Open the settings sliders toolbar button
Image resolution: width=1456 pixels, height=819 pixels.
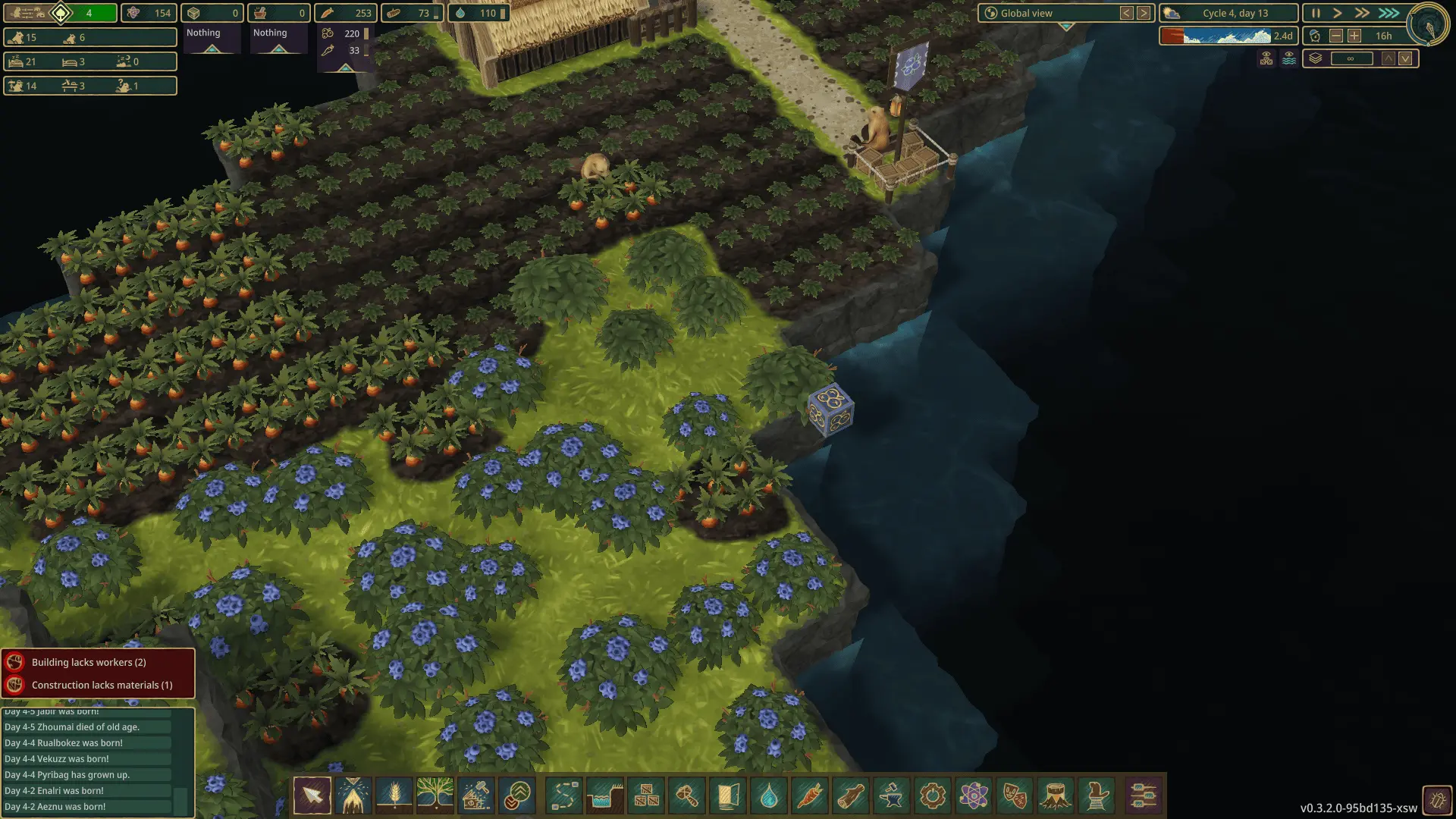click(x=1143, y=795)
